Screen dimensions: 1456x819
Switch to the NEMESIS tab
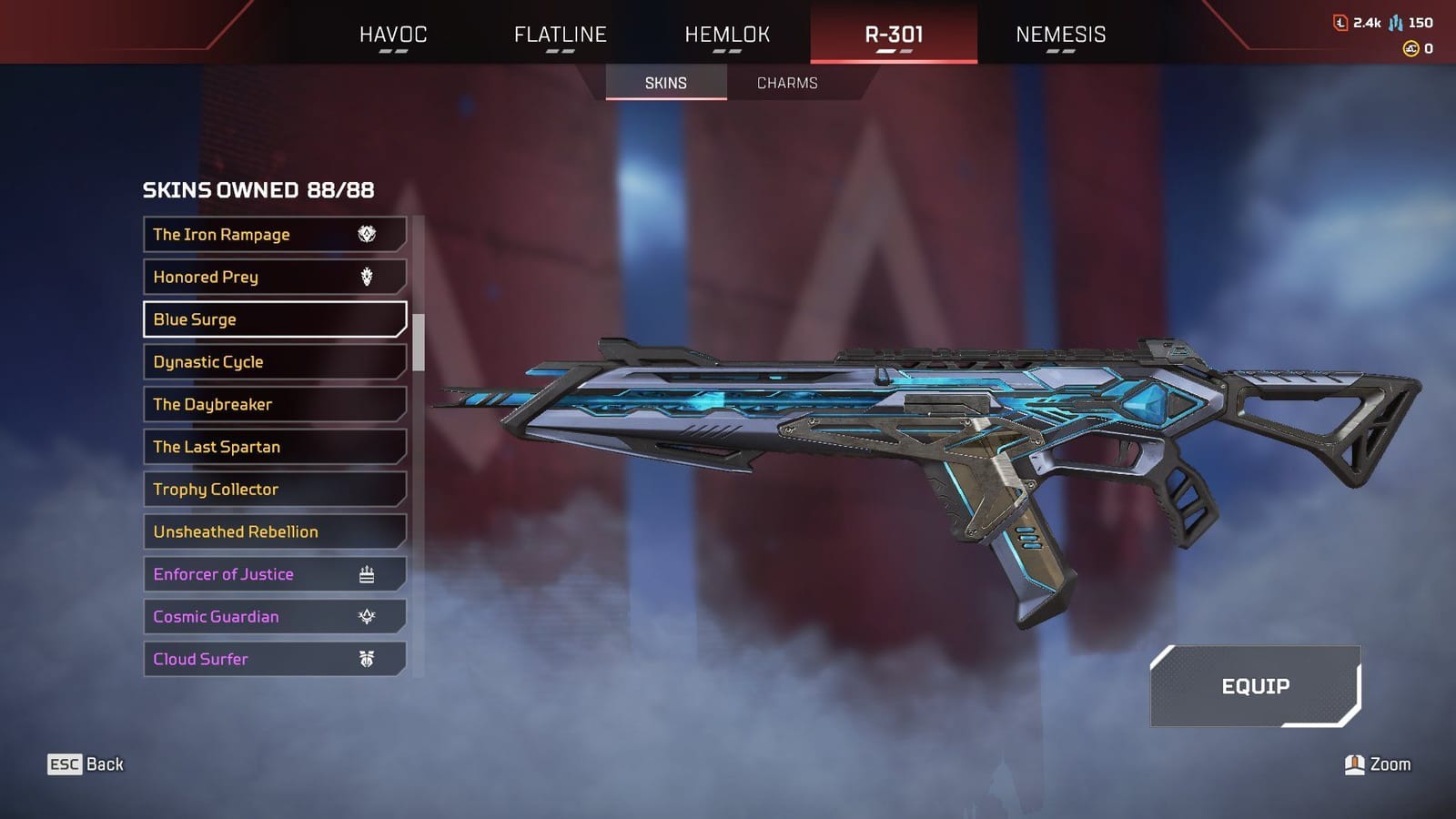point(1059,34)
